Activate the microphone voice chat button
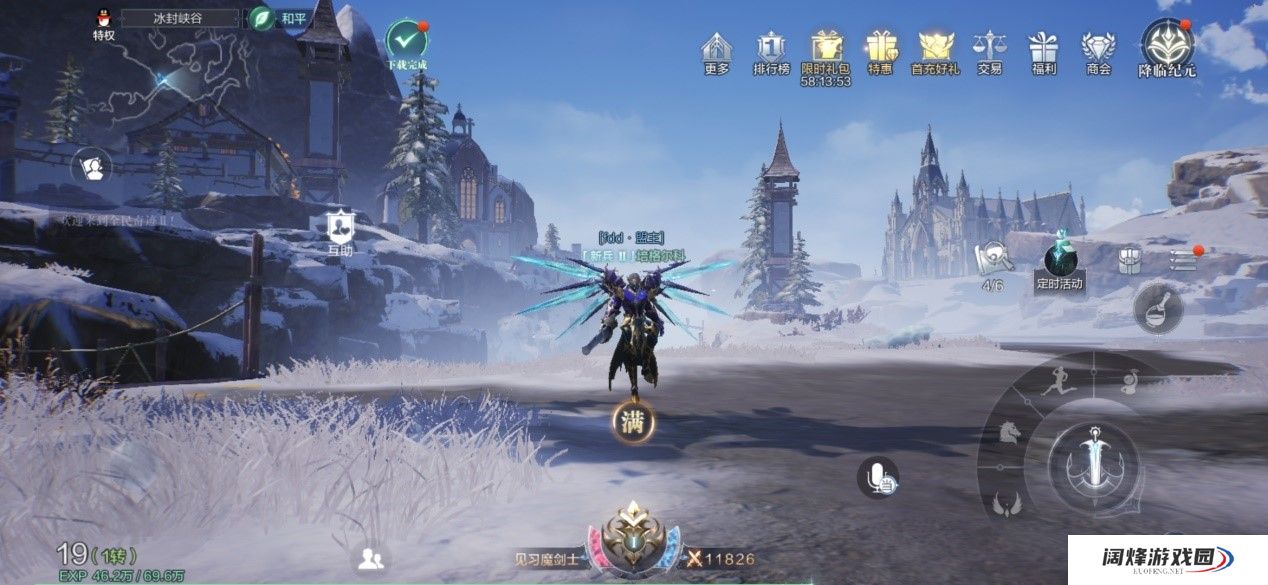 [x=877, y=477]
